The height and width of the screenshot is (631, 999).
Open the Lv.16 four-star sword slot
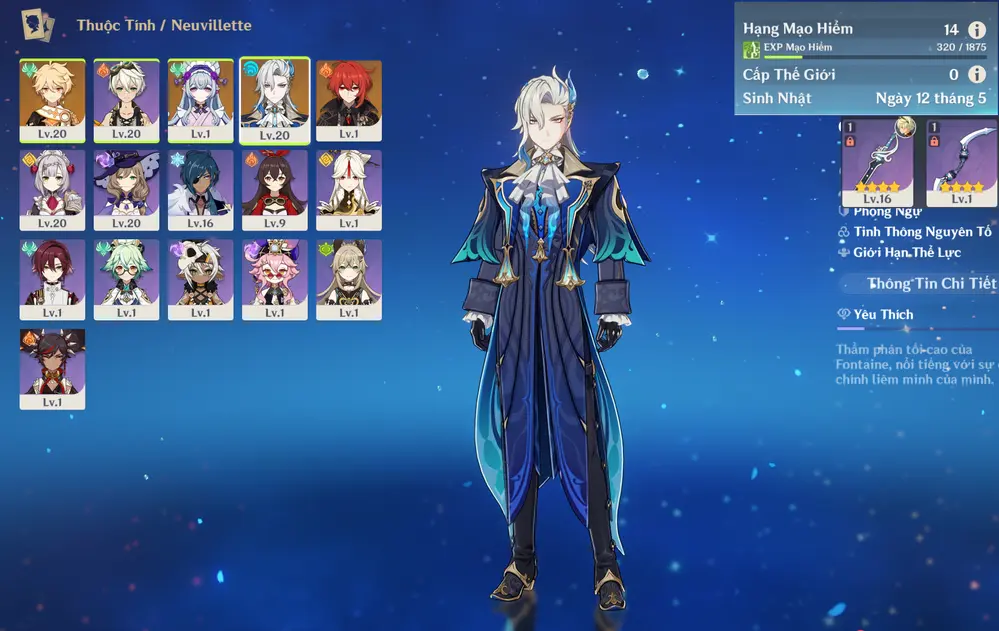click(877, 161)
